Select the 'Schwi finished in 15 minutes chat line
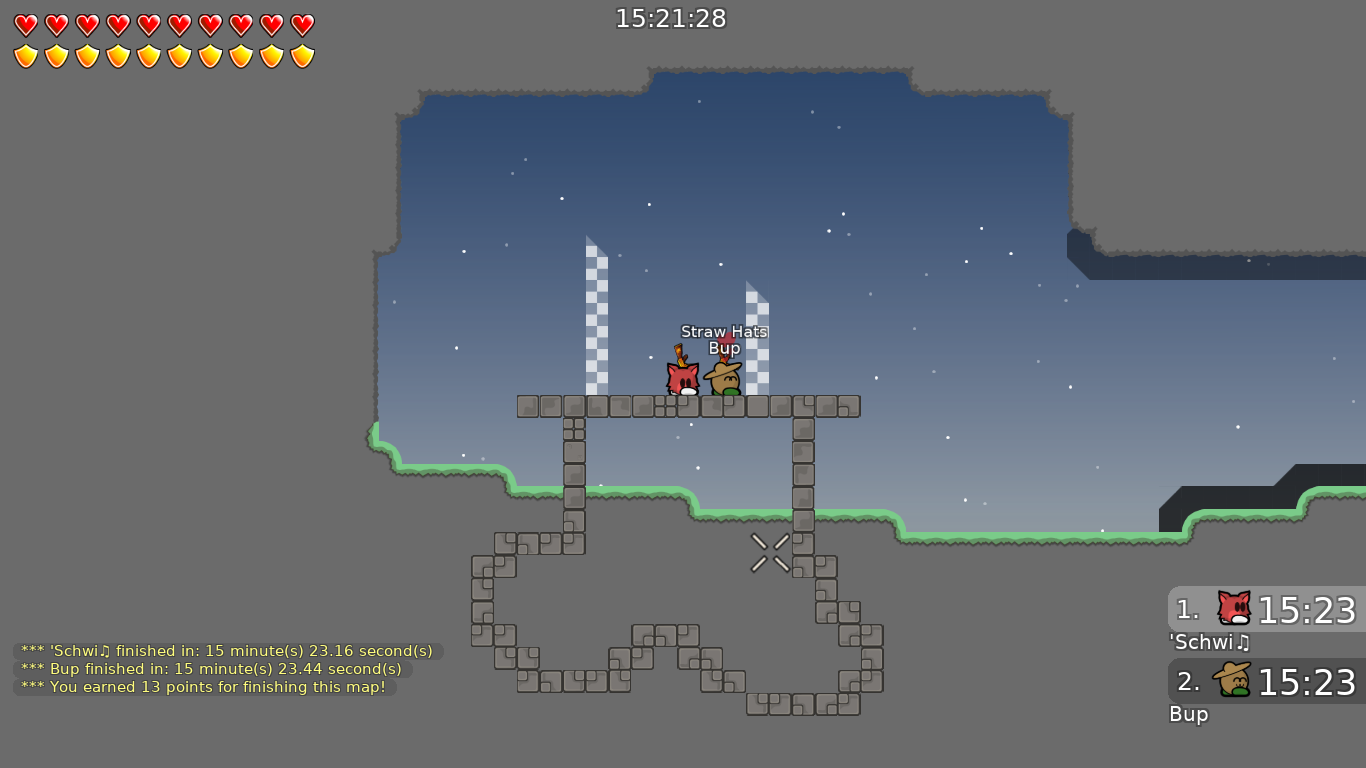The image size is (1366, 768). (x=225, y=651)
